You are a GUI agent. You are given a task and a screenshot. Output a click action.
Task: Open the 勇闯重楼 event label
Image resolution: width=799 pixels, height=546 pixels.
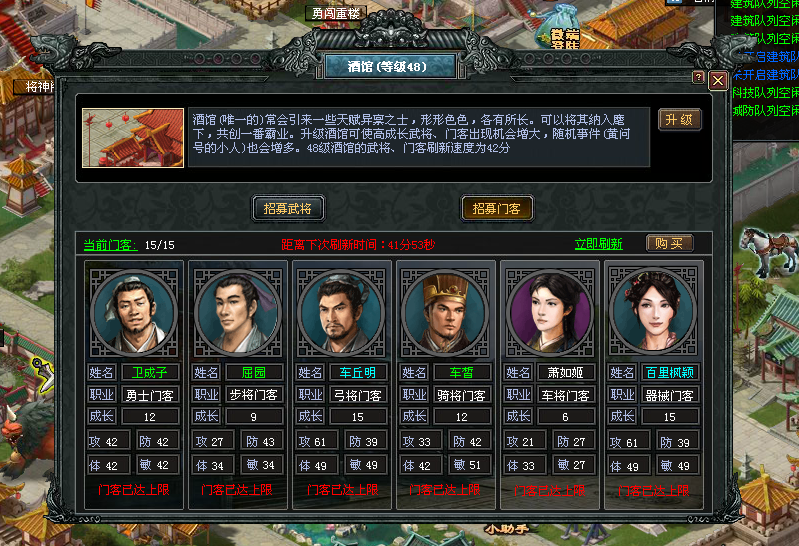[x=335, y=13]
